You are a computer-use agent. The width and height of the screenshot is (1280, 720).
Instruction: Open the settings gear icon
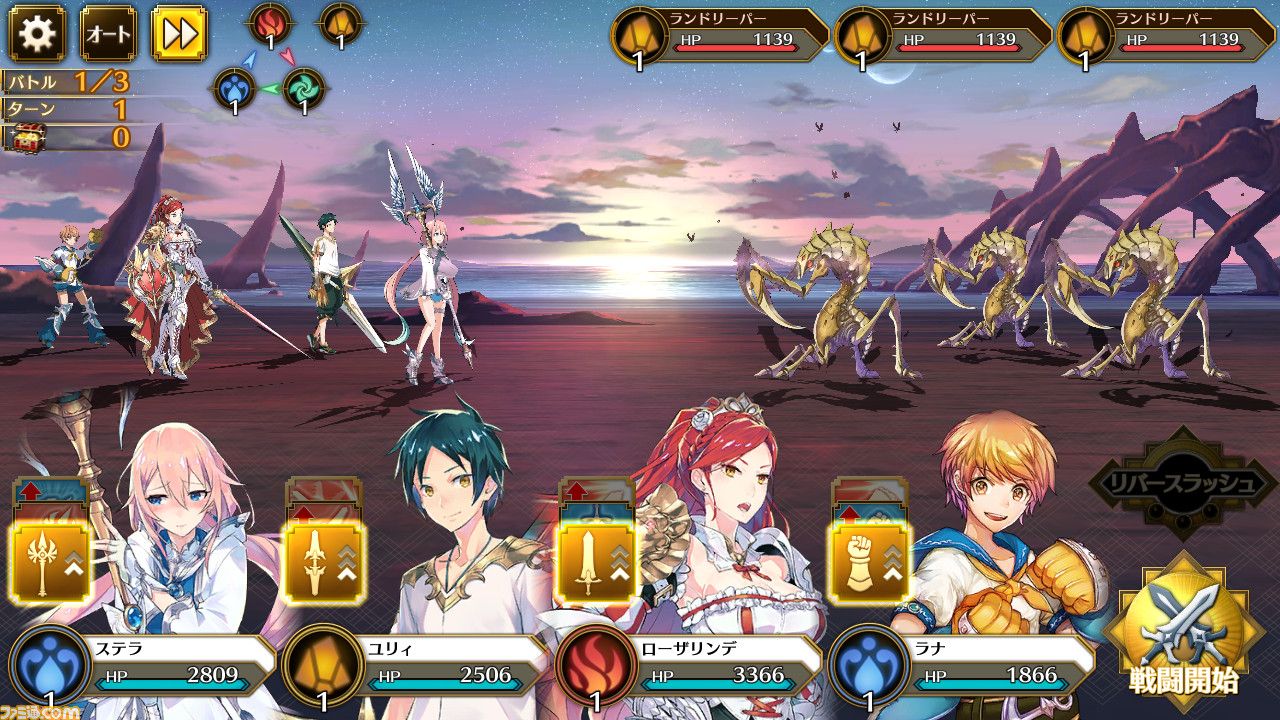[x=35, y=33]
